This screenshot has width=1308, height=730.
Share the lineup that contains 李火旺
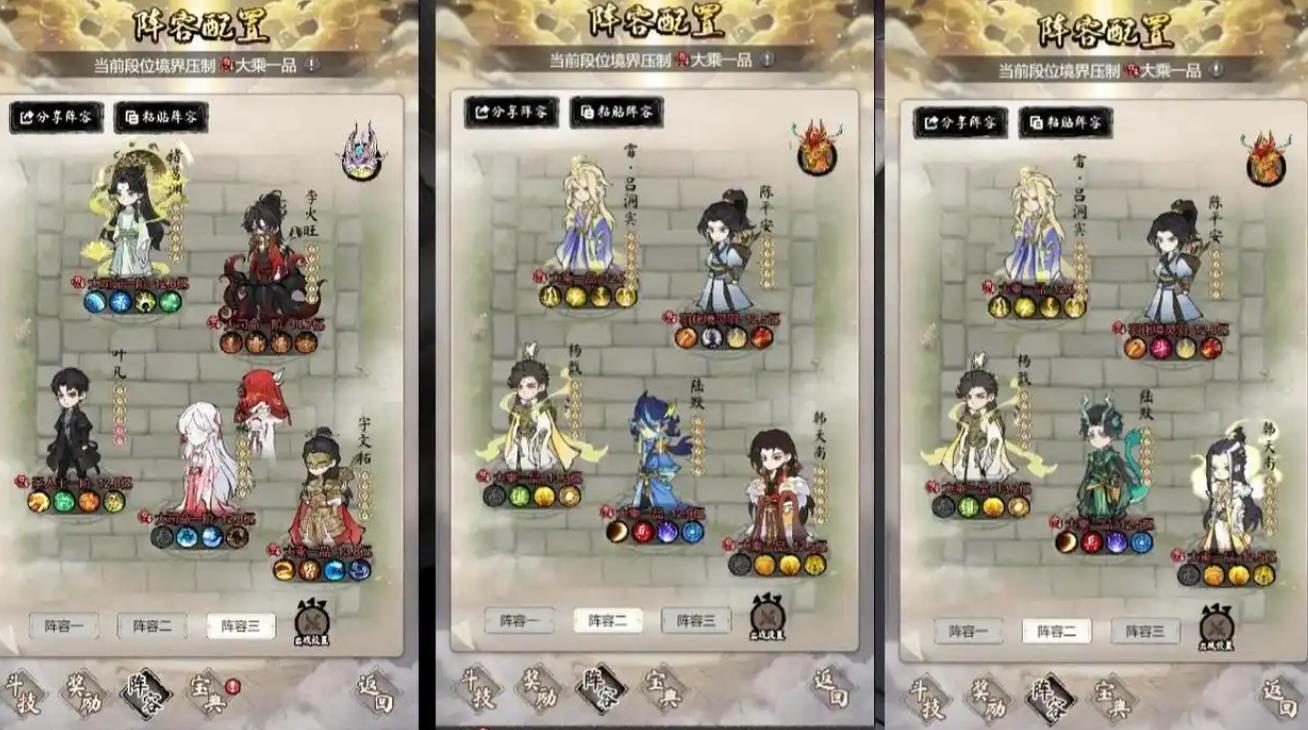(x=57, y=117)
